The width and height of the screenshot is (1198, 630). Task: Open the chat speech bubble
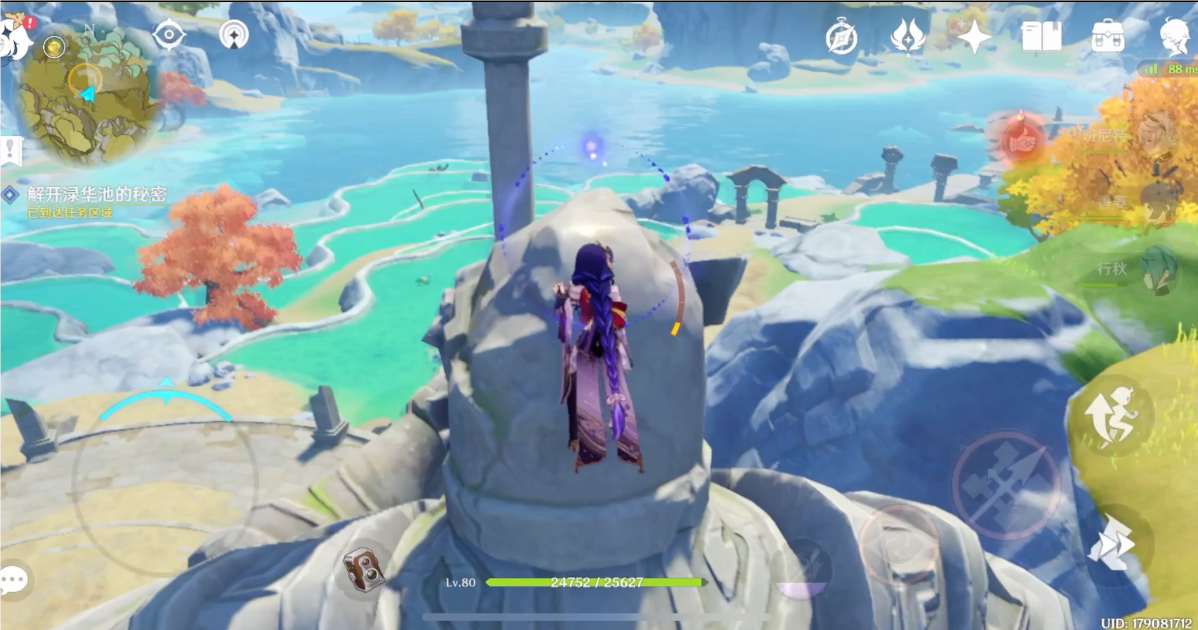tap(15, 580)
